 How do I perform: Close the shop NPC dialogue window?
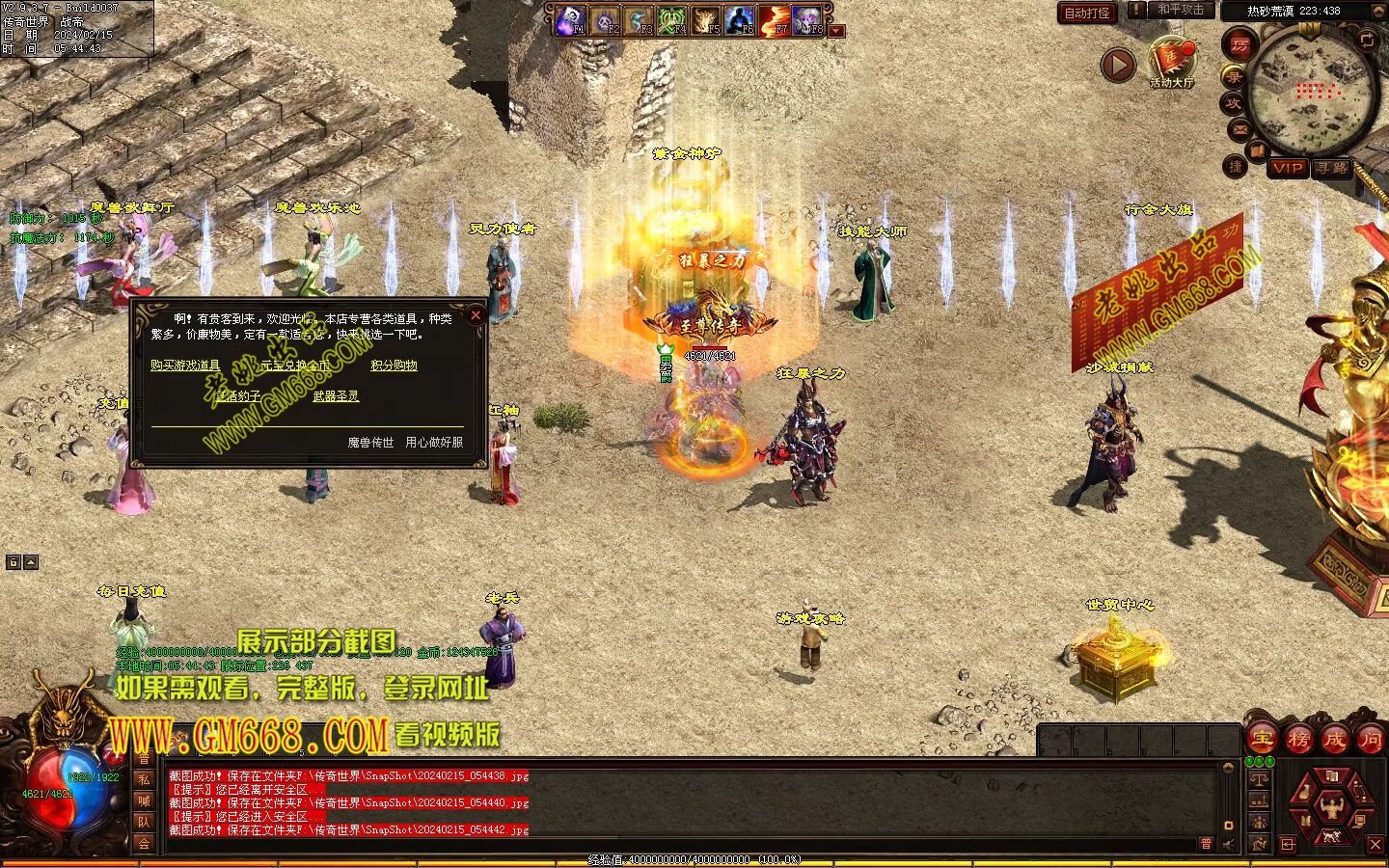475,315
